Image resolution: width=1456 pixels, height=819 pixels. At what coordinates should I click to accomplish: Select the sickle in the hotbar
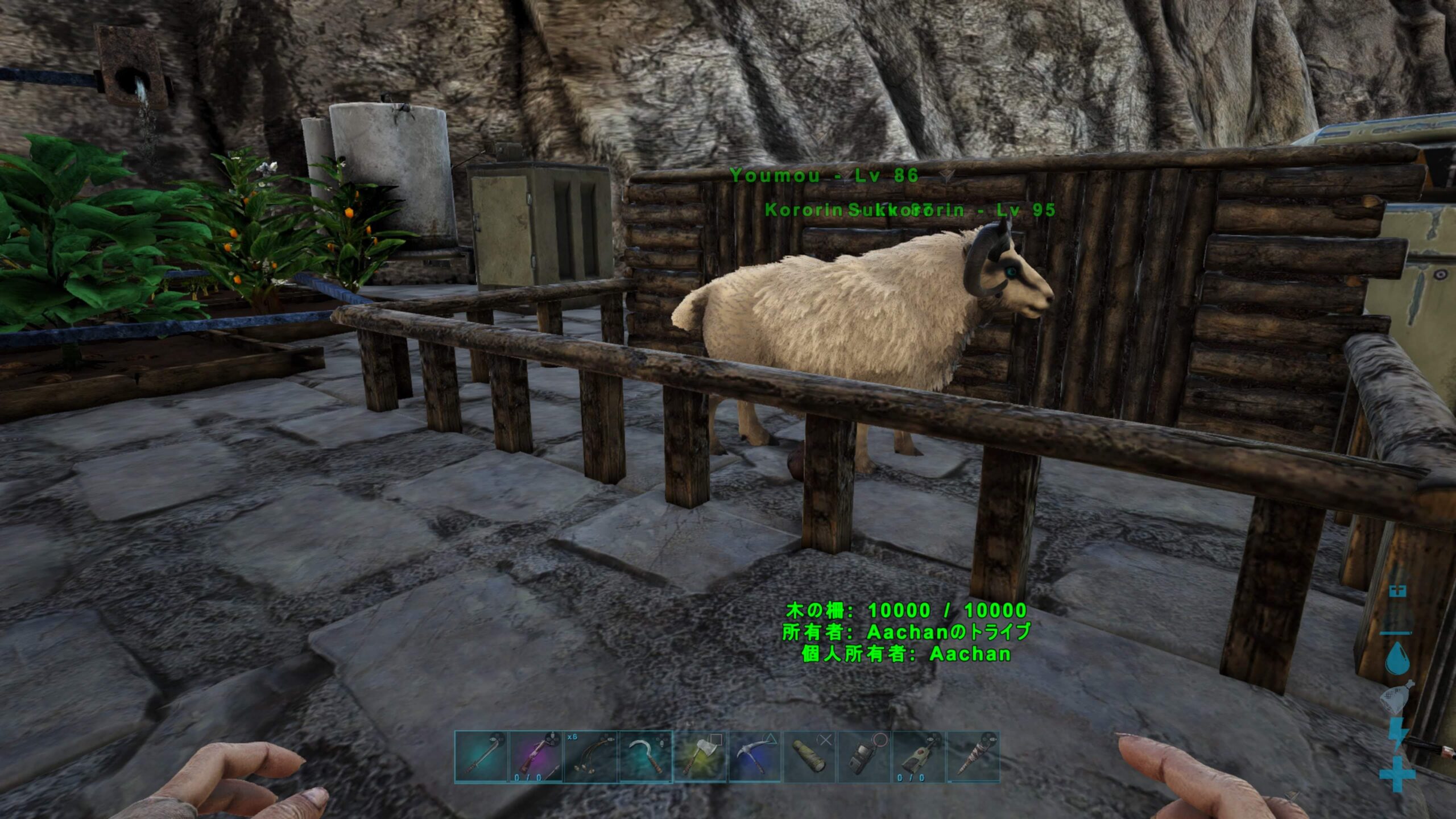point(646,757)
